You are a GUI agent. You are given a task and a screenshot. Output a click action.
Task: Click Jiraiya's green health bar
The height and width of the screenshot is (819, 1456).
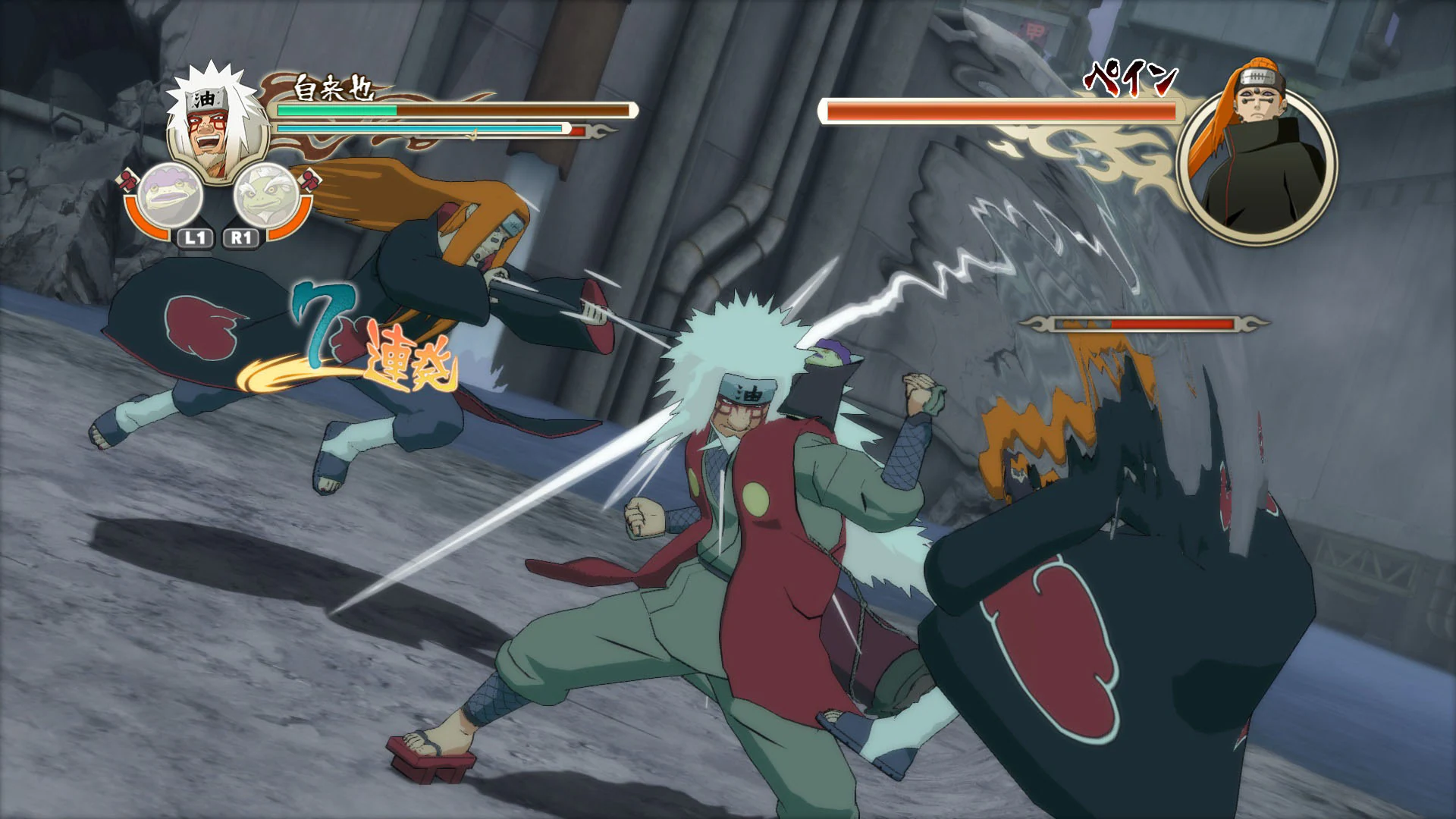coord(335,111)
